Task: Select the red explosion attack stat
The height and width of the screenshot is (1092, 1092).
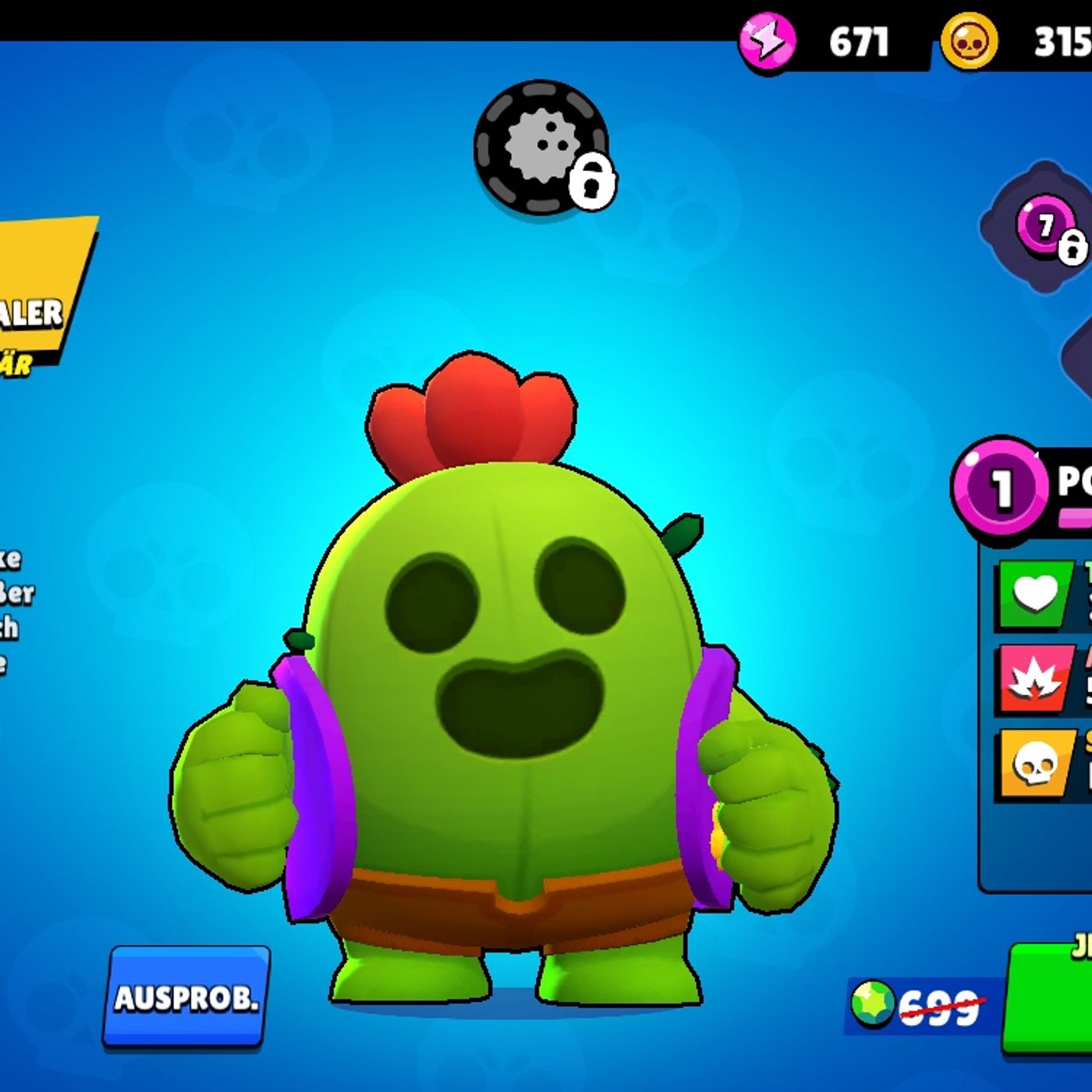Action: coord(1035,678)
